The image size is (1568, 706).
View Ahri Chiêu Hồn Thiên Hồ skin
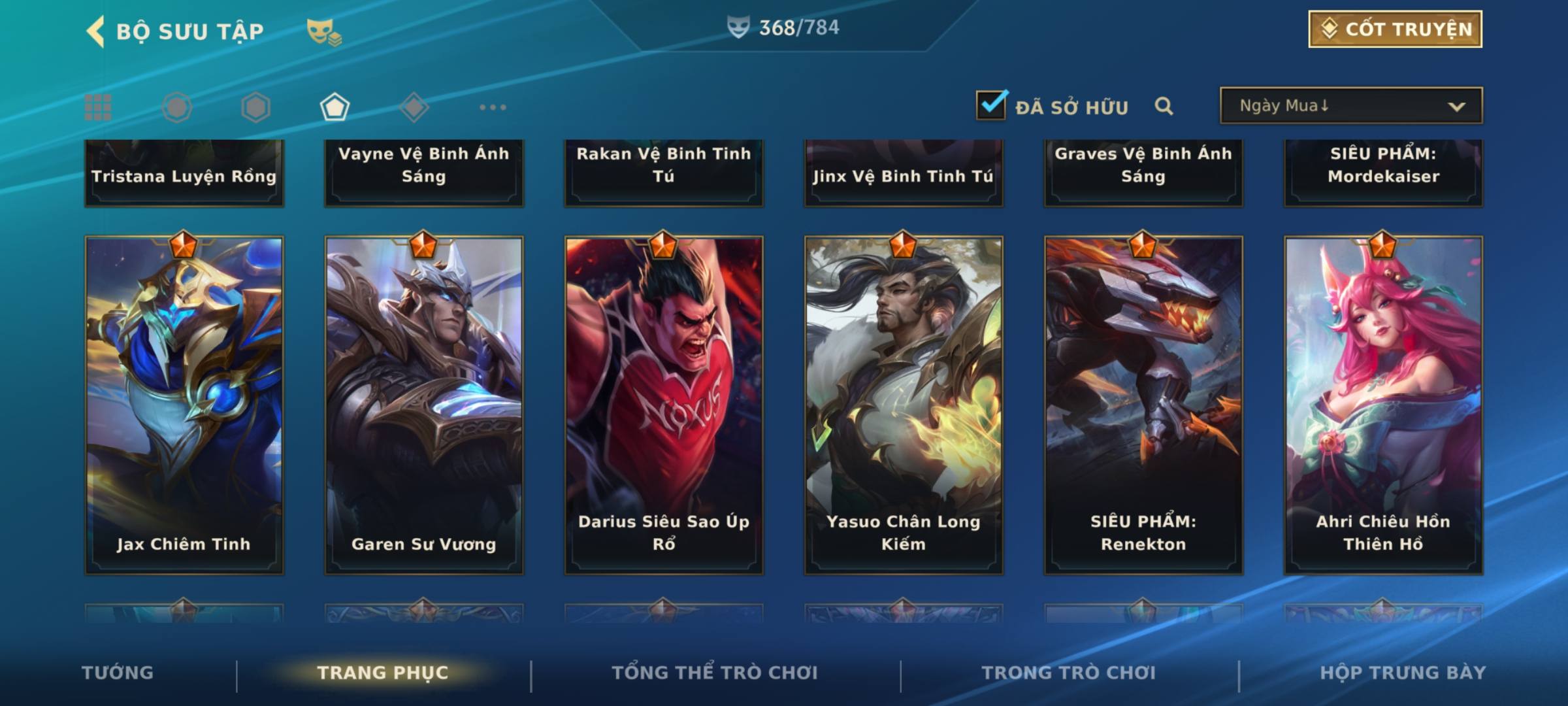(x=1383, y=405)
